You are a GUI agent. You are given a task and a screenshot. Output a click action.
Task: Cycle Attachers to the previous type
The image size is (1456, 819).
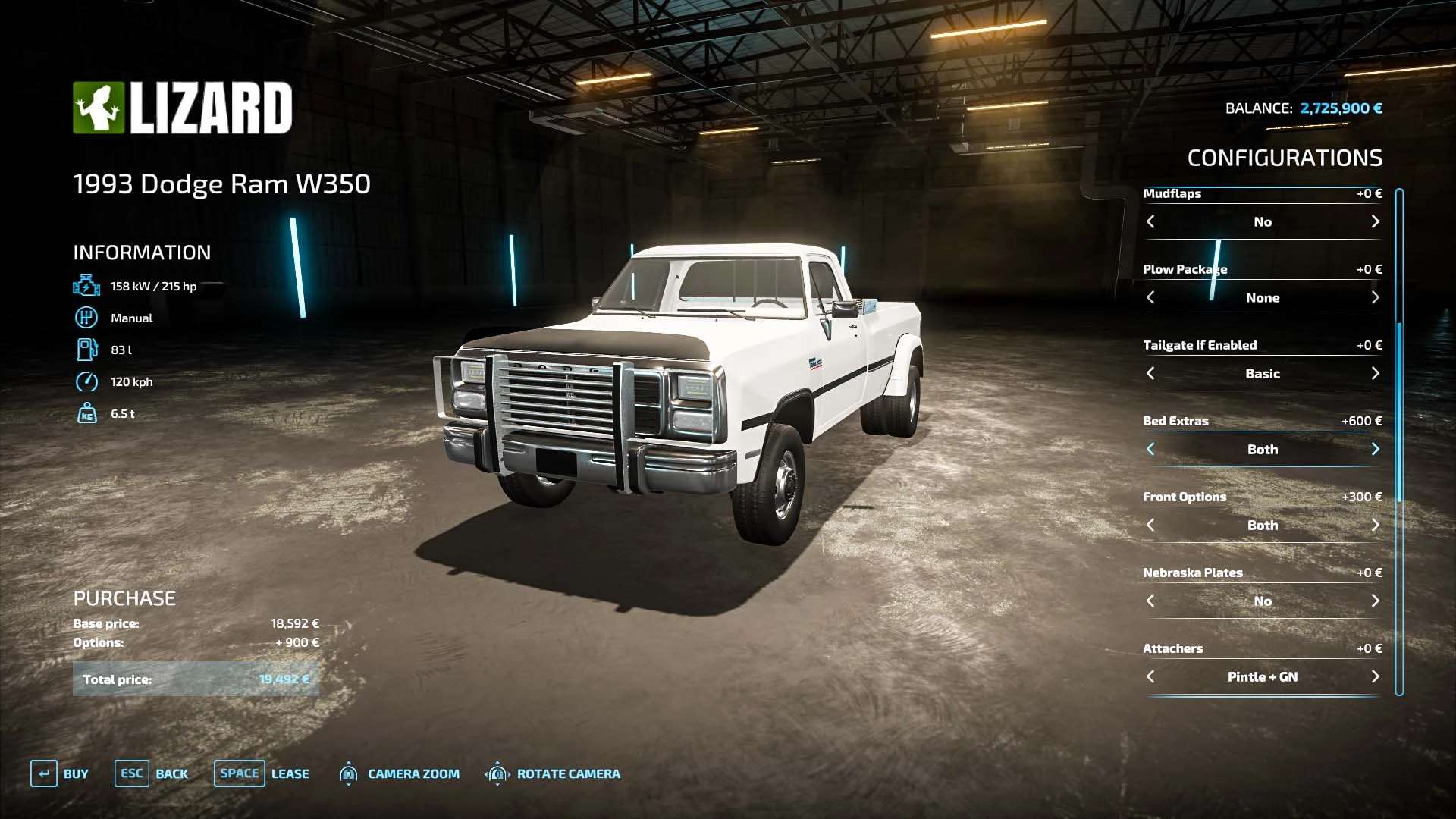(x=1150, y=676)
